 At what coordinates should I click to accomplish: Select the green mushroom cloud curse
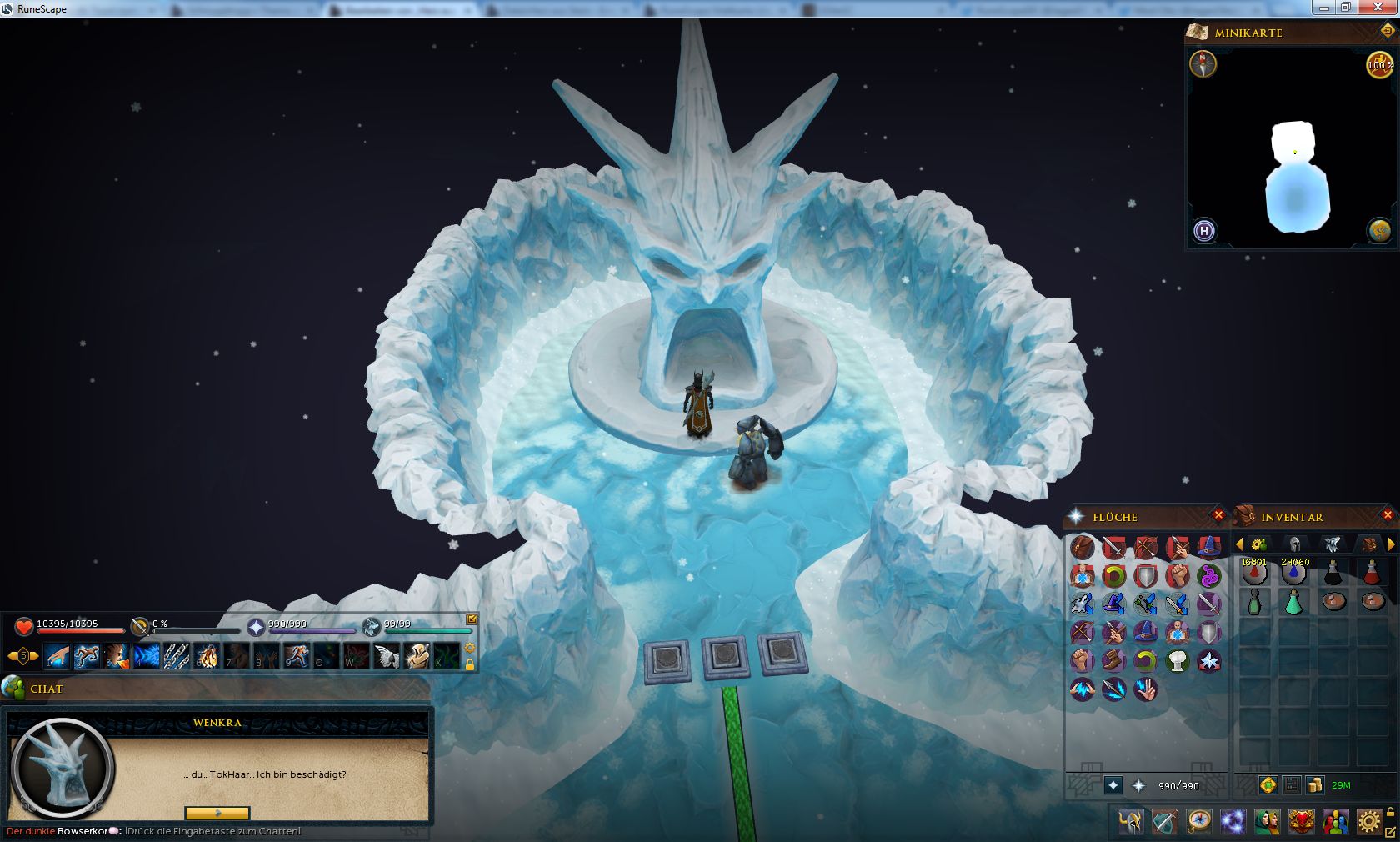pyautogui.click(x=1177, y=660)
